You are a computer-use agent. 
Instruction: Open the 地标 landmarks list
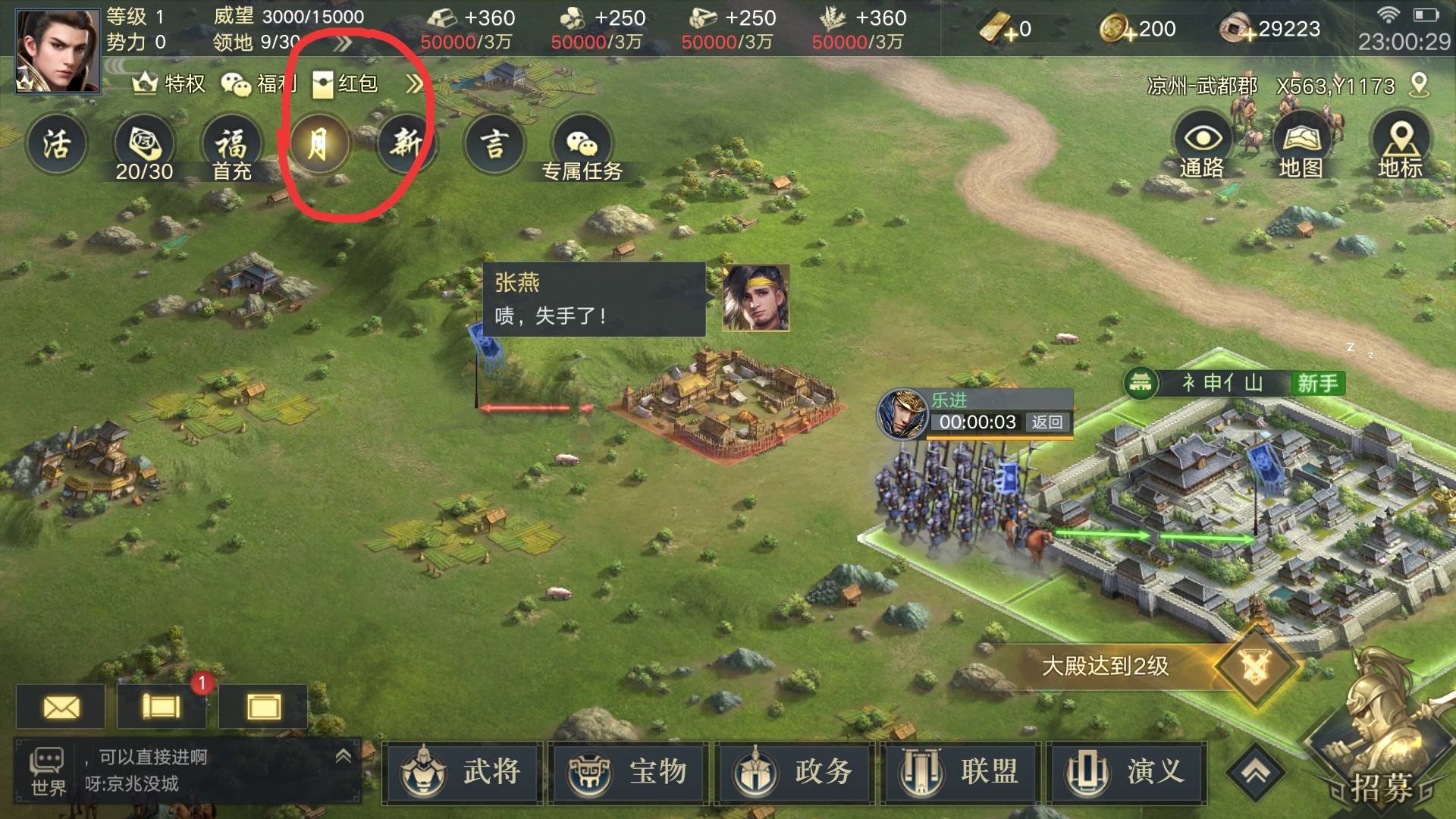tap(1400, 146)
